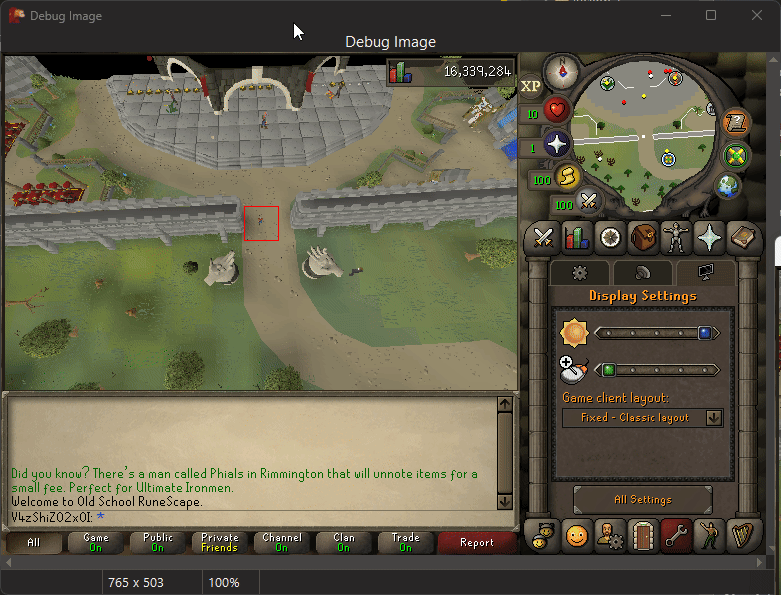Open the Skills tab
The image size is (781, 595).
(x=577, y=238)
